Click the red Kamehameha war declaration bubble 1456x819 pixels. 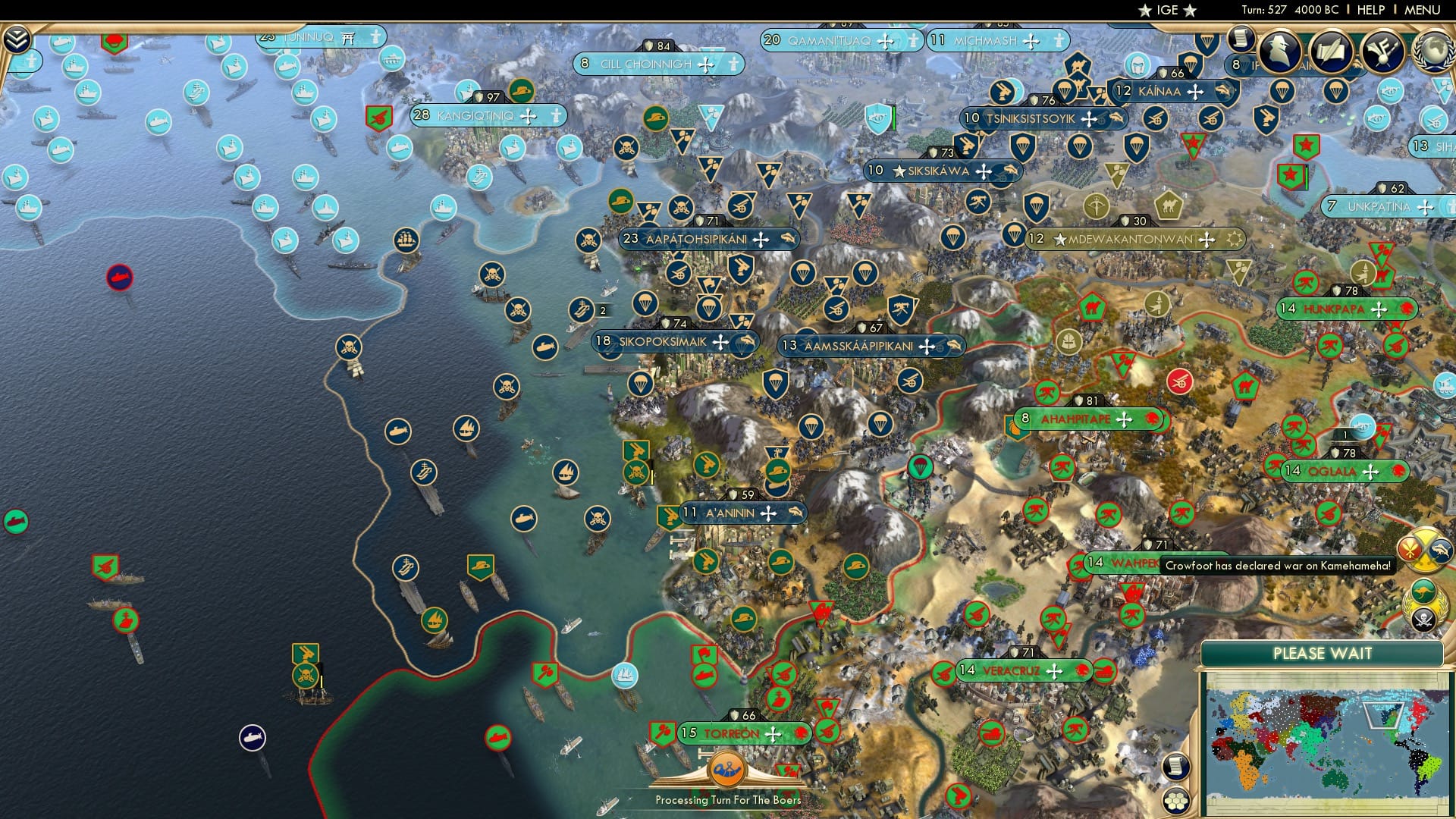coord(1410,549)
